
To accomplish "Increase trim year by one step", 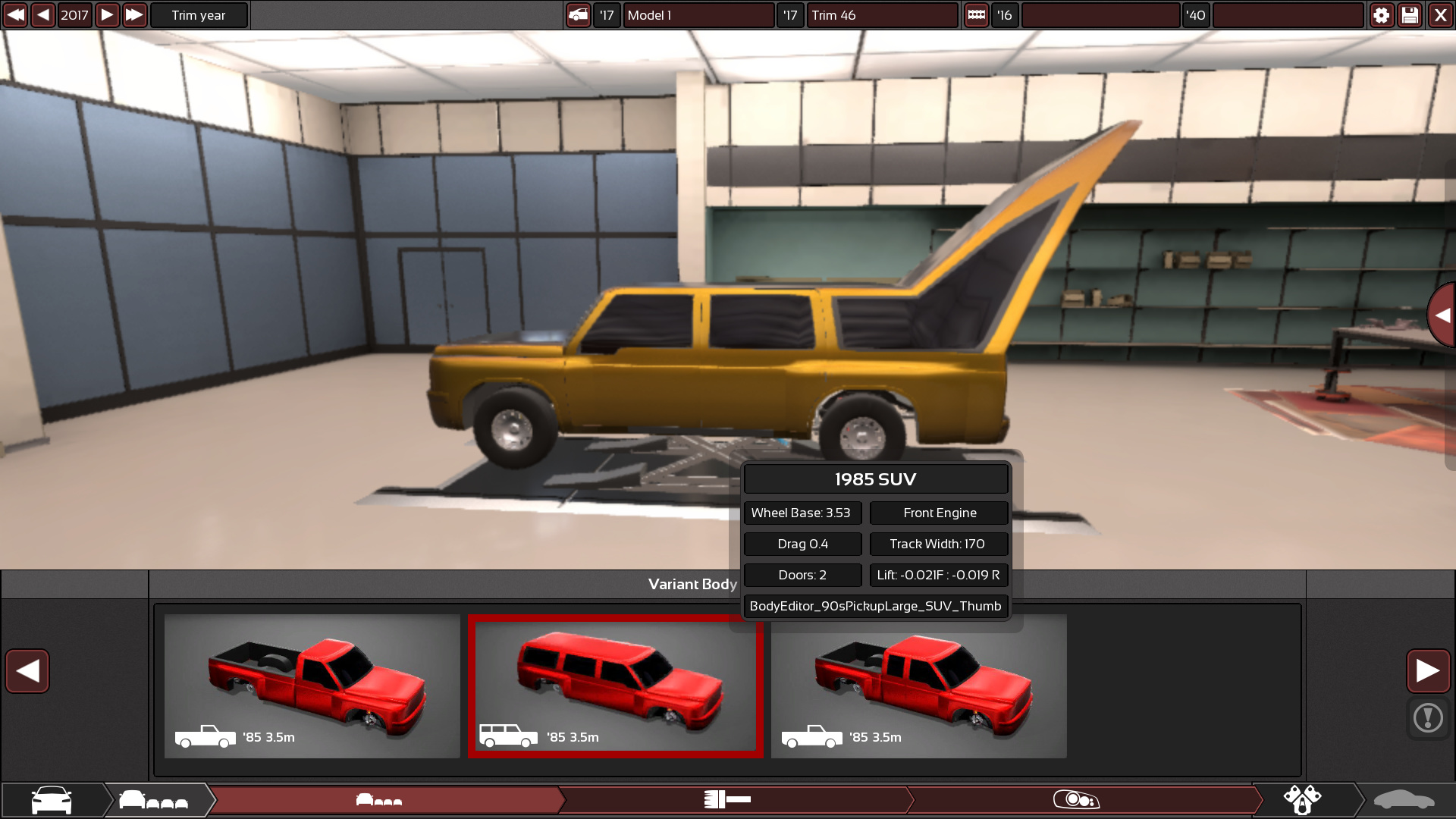I will pyautogui.click(x=107, y=15).
